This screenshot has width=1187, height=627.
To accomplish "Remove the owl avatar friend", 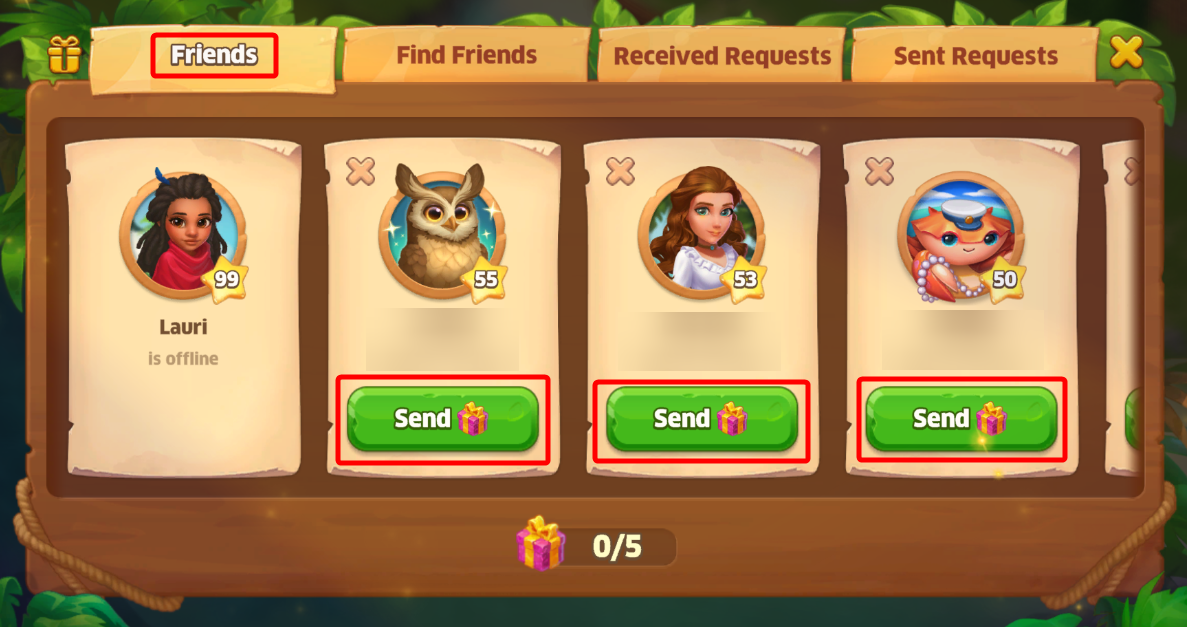I will tap(361, 171).
